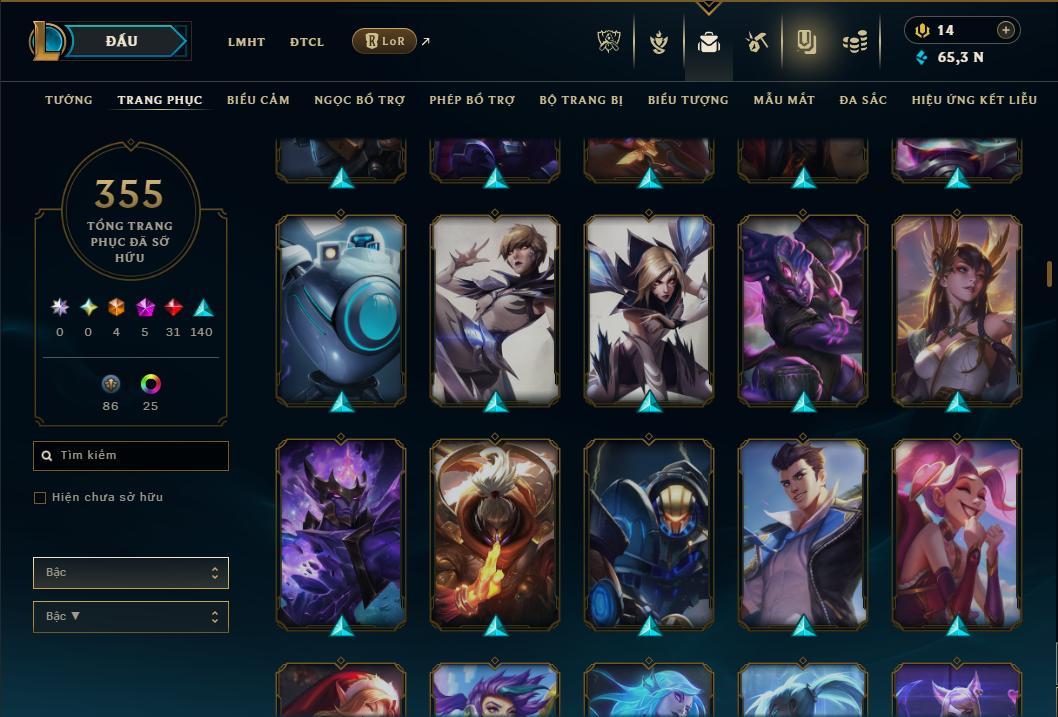The image size is (1058, 717).
Task: Choose the pink-haired laughing girl skin card
Action: pyautogui.click(x=957, y=535)
